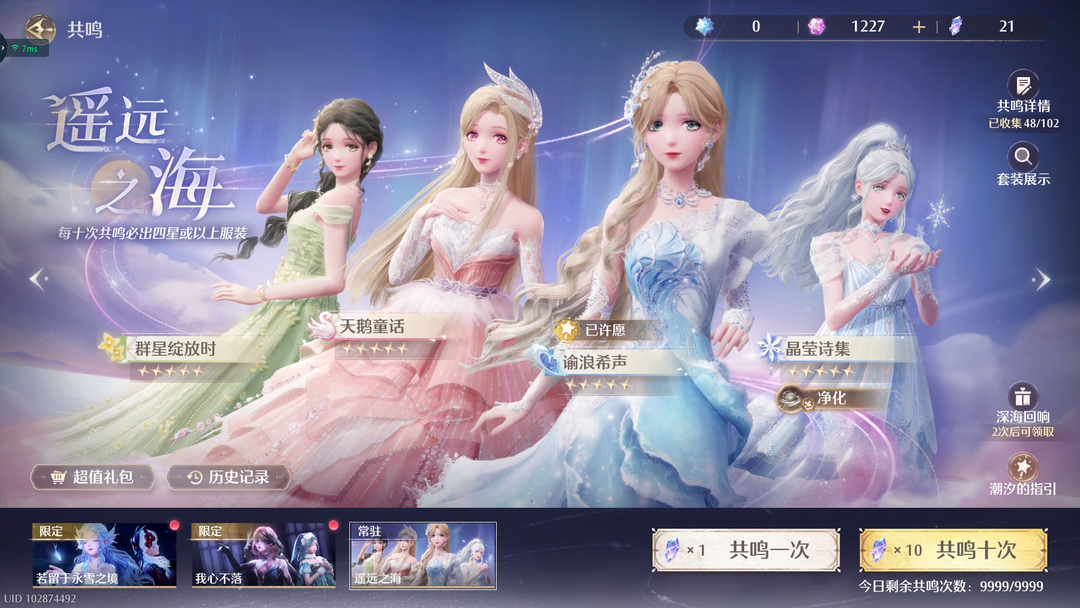
Task: Show the previous banner with left arrow
Action: 38,279
